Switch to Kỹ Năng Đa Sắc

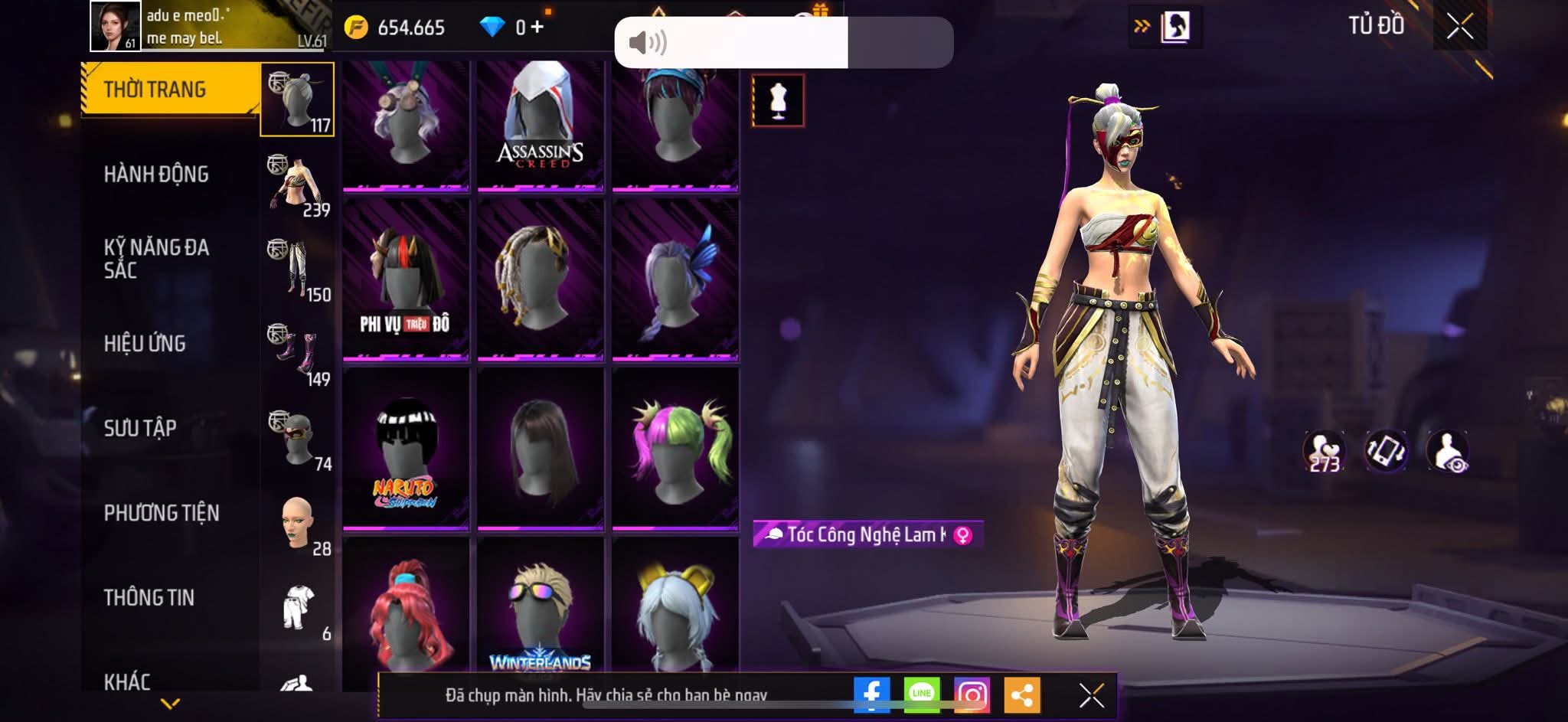[x=157, y=259]
